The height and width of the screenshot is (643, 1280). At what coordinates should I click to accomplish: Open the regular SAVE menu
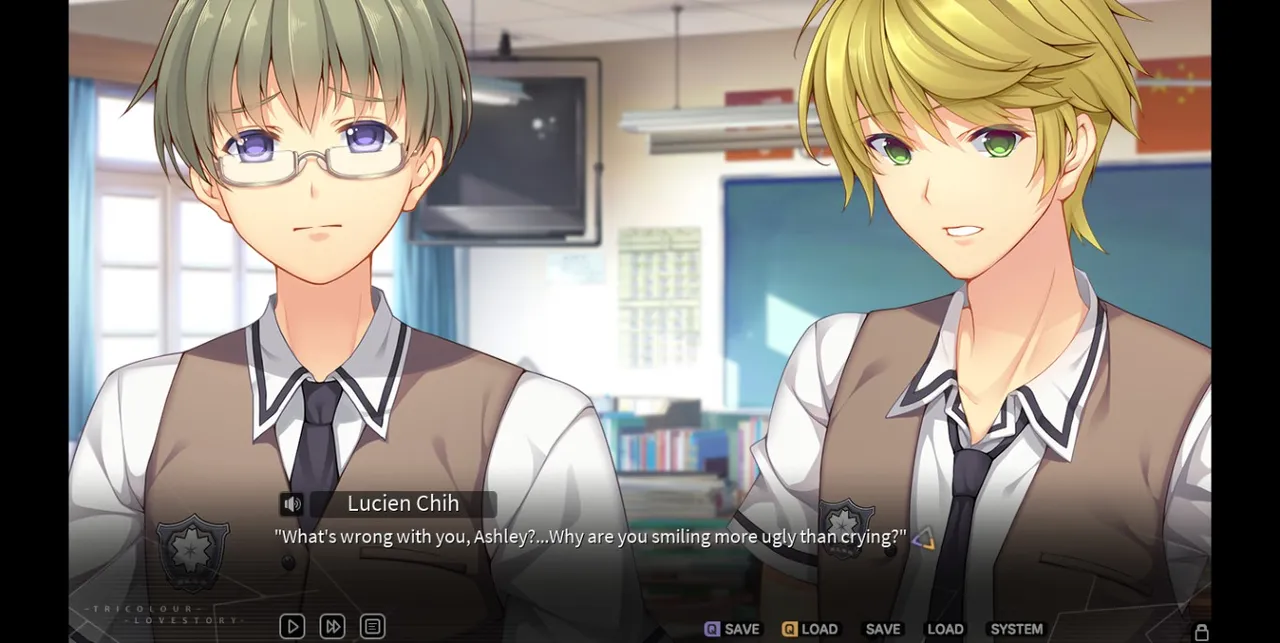(882, 629)
